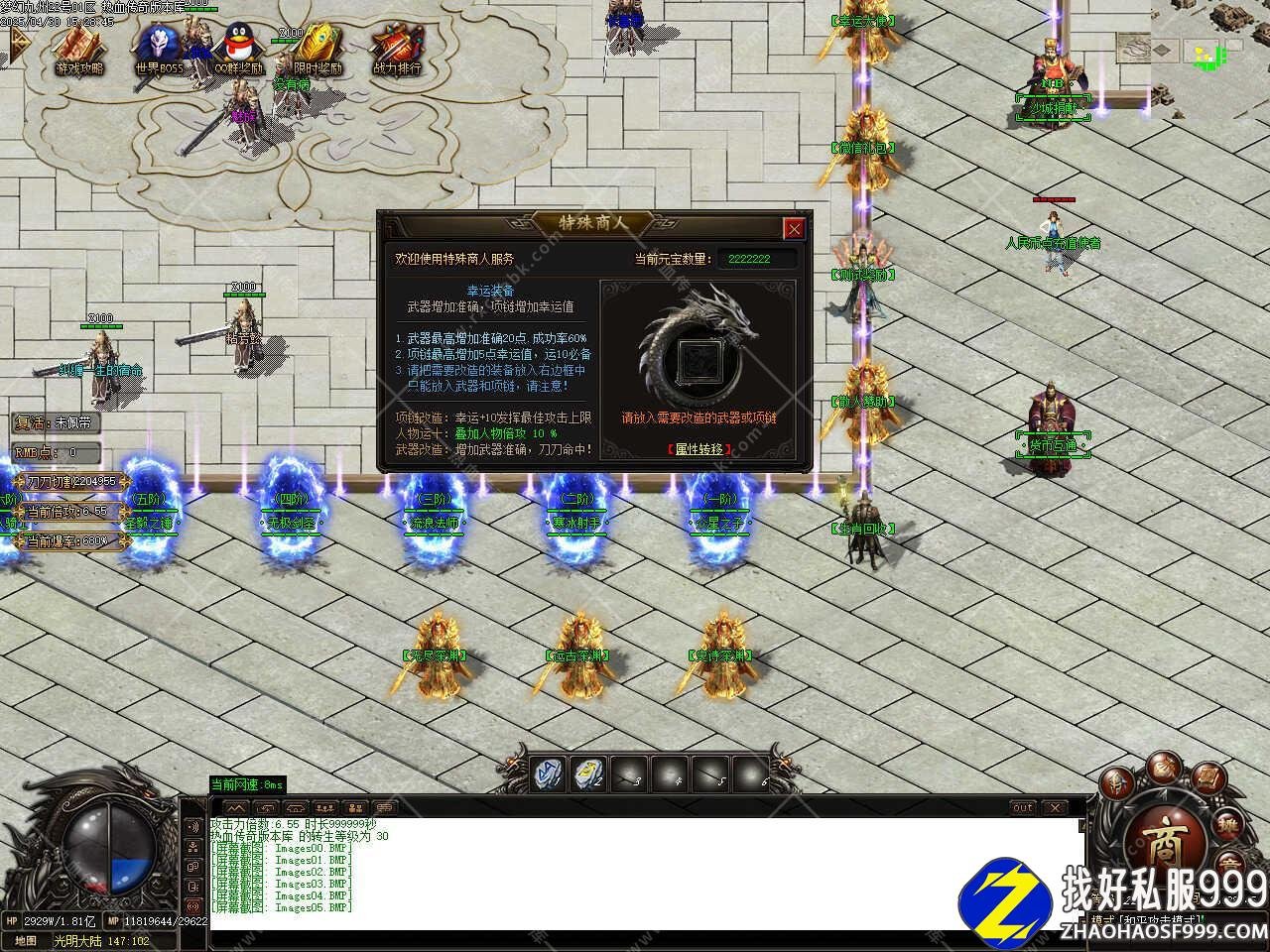
Task: Open the 战力排行 ranking icon
Action: 396,48
